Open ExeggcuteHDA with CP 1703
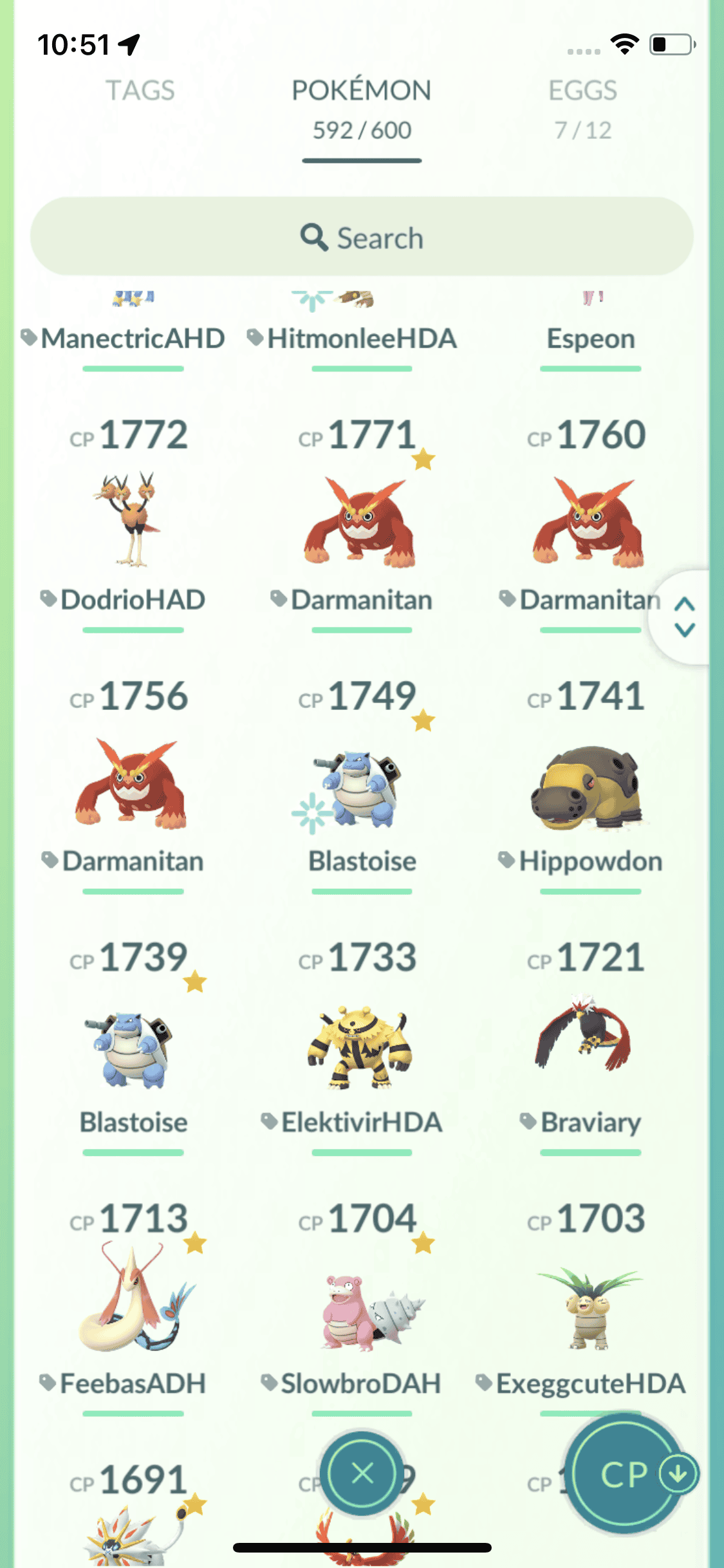This screenshot has height=1568, width=724. click(x=588, y=1311)
